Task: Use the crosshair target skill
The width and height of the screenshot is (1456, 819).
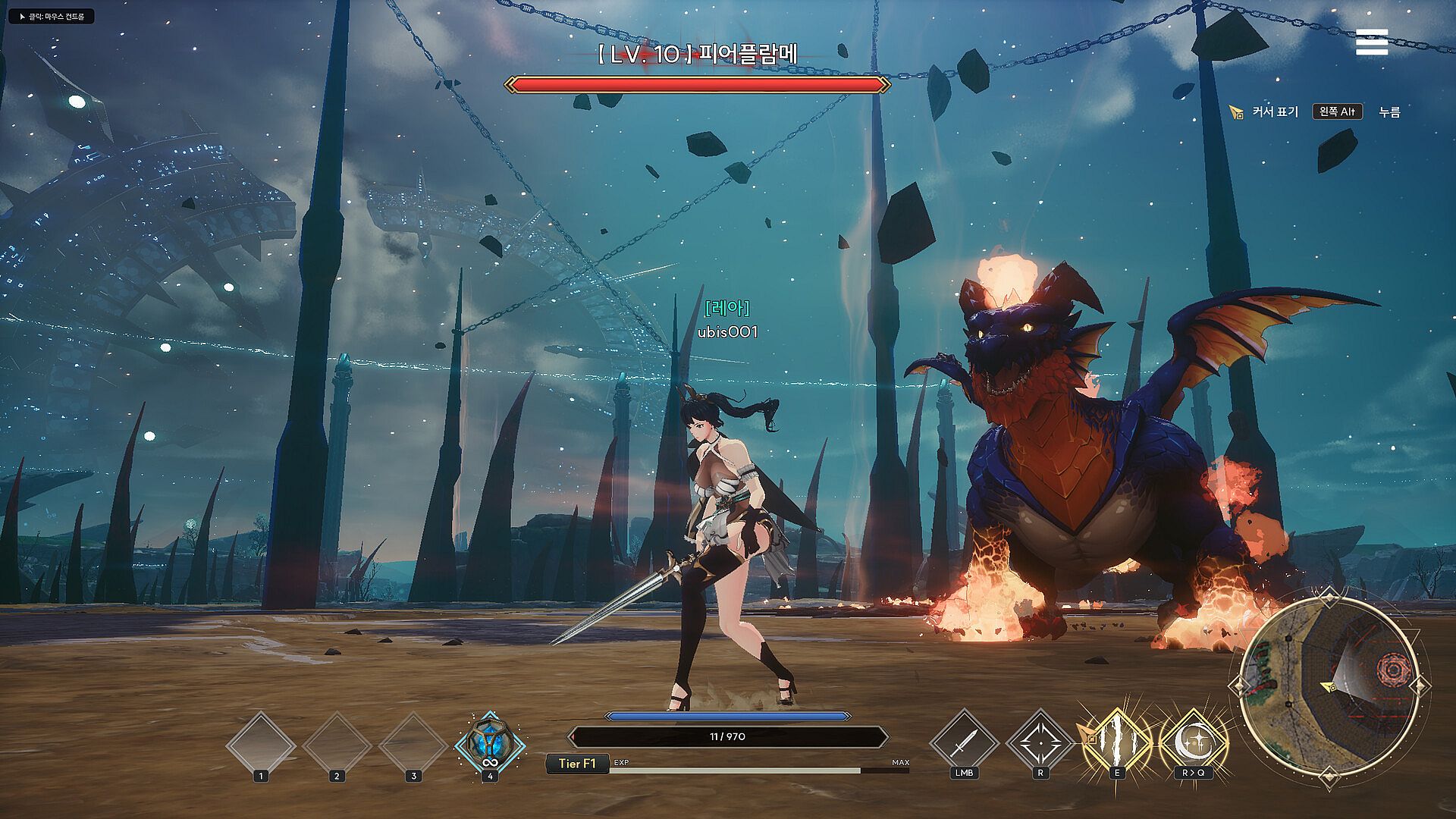Action: pyautogui.click(x=1040, y=743)
